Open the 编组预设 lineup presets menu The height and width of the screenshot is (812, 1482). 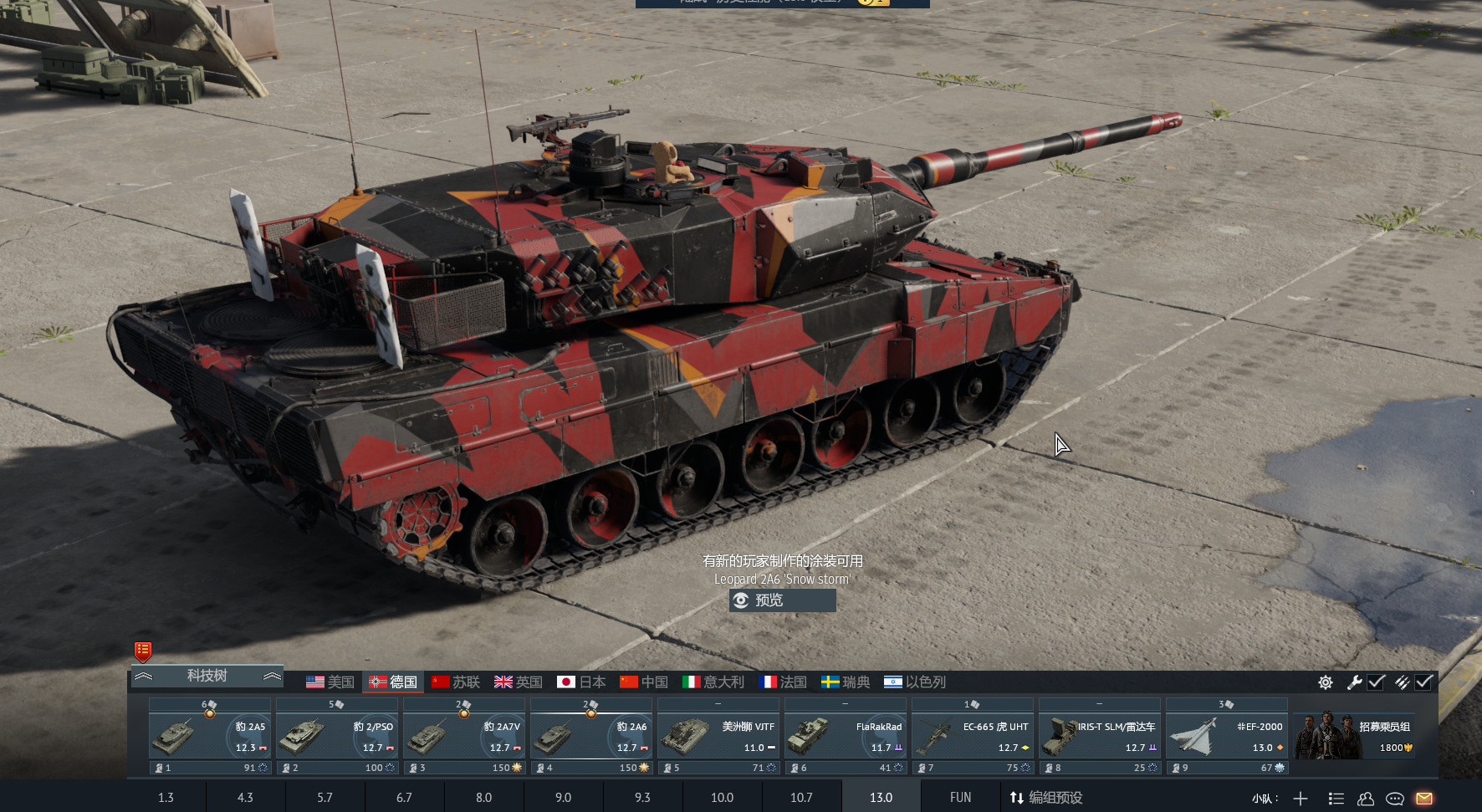pyautogui.click(x=1046, y=798)
